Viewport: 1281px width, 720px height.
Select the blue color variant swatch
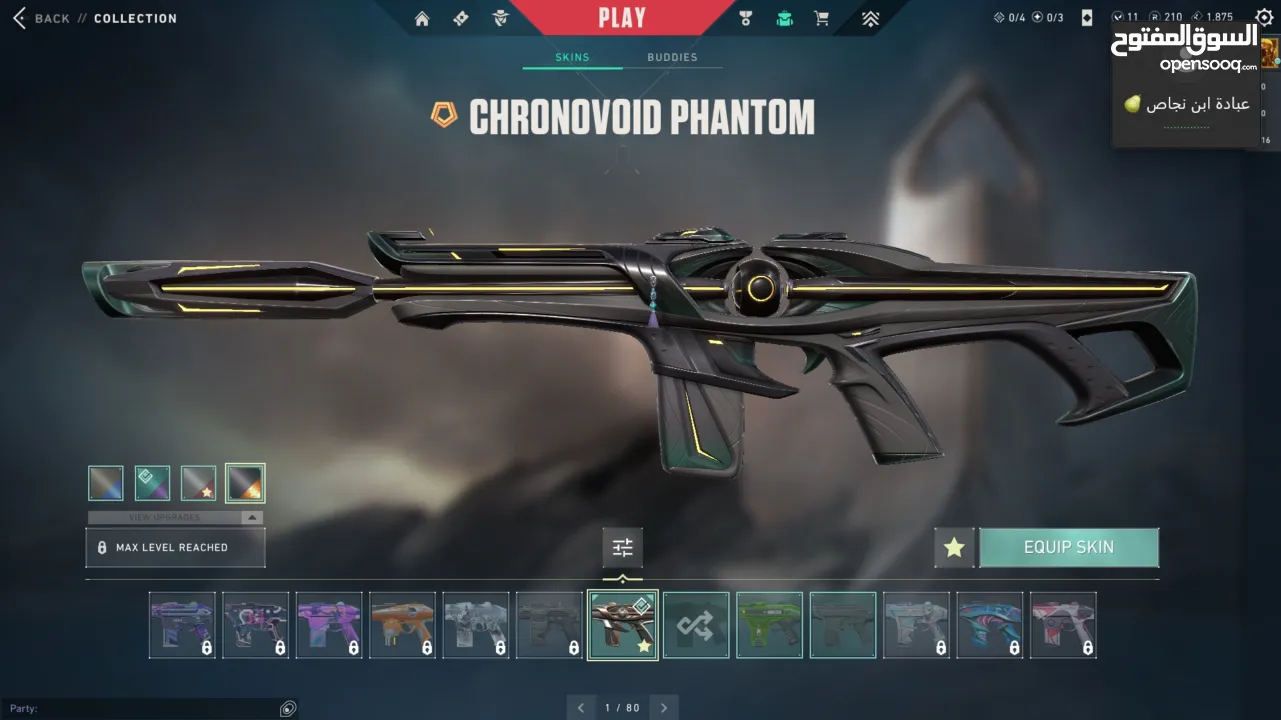106,483
